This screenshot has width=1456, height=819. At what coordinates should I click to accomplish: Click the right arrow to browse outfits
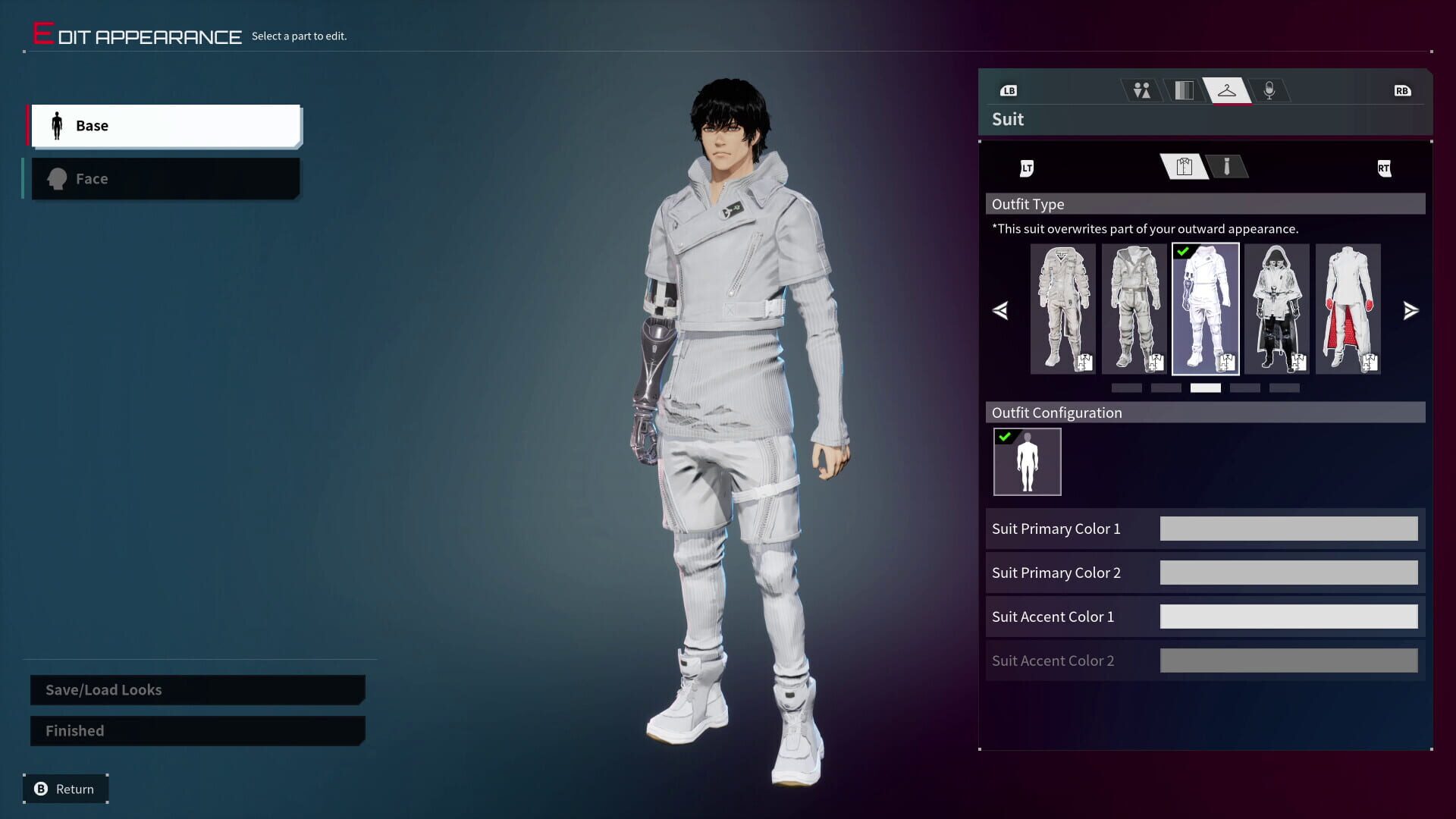coord(1410,310)
